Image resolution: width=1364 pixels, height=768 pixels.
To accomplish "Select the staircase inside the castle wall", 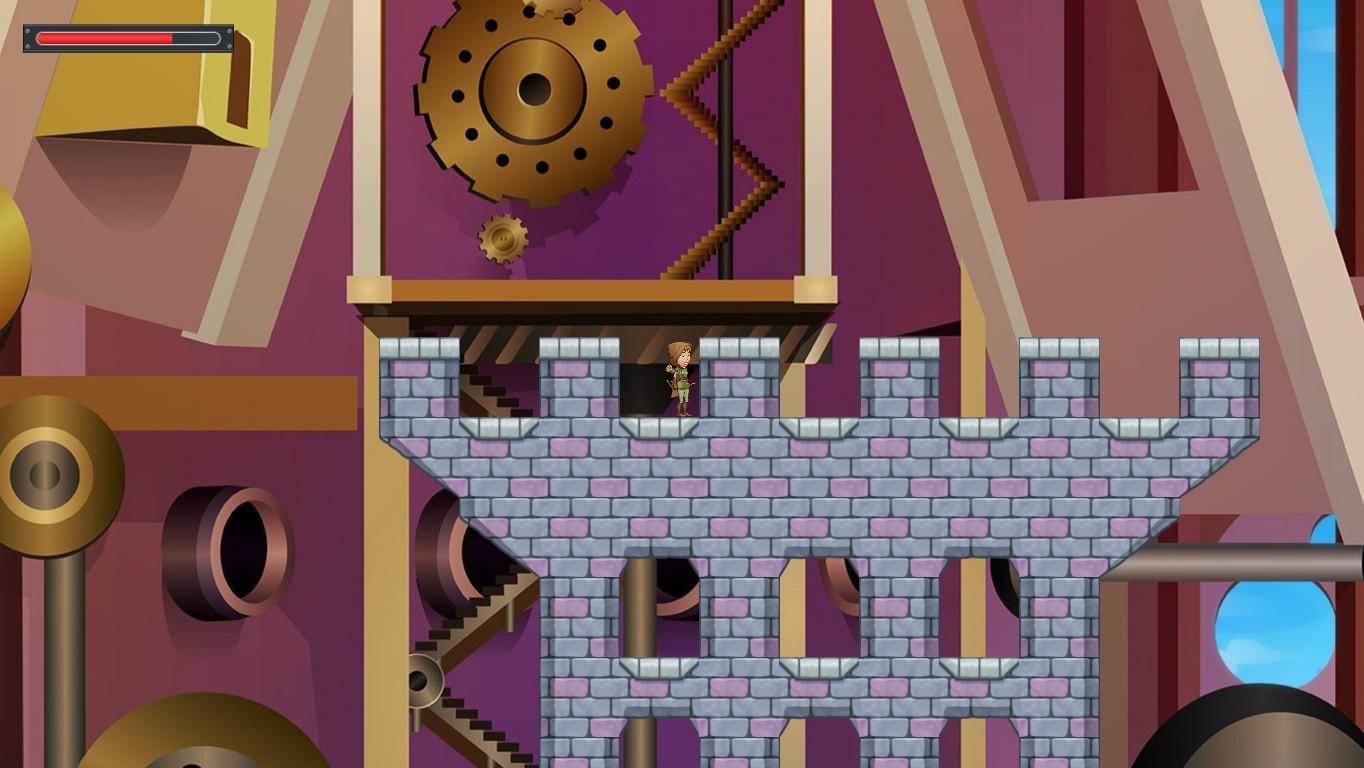I will (485, 395).
